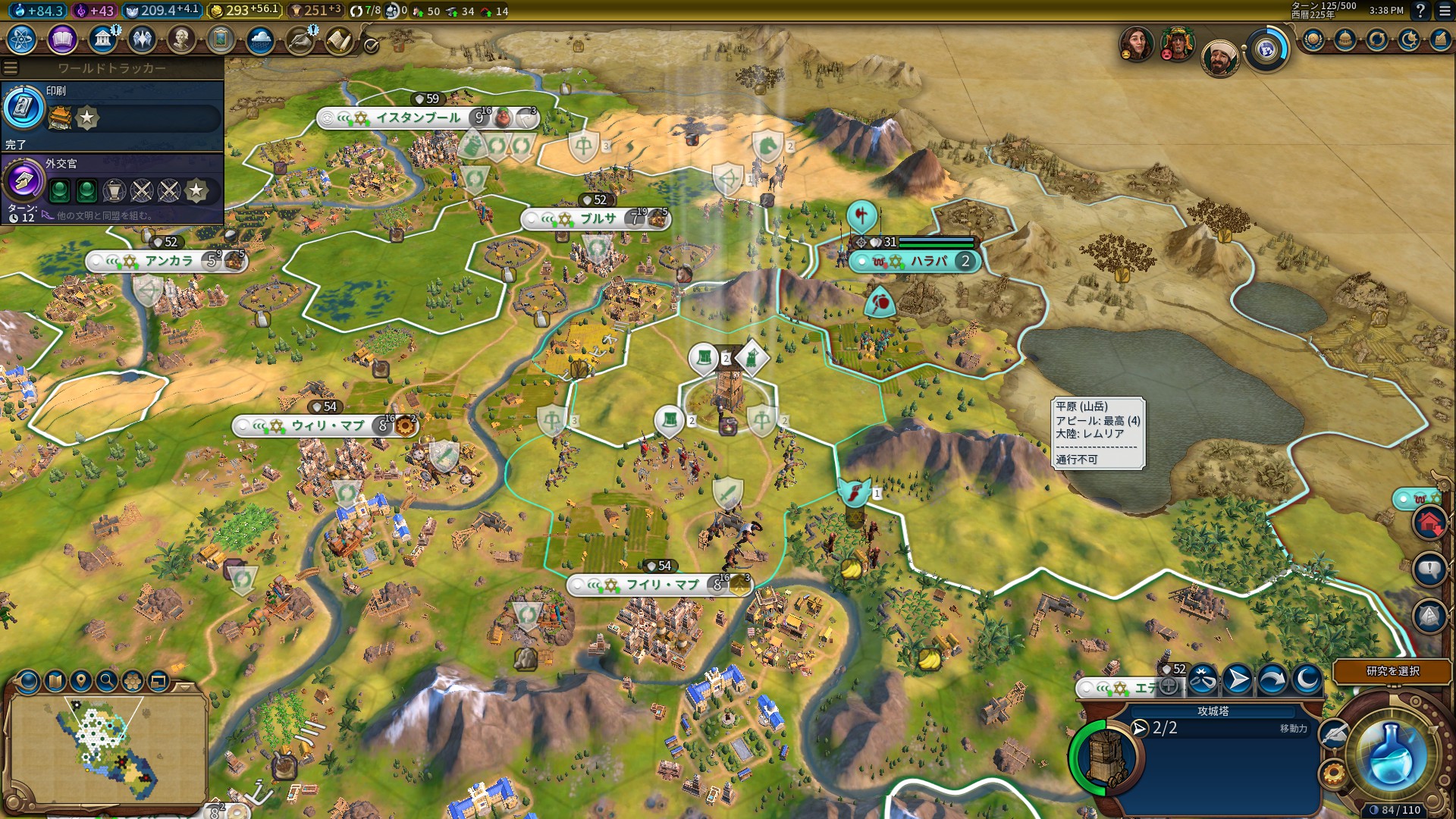Toggle the ワールドトラッカー list menu button
This screenshot has height=819, width=1456.
pos(11,68)
